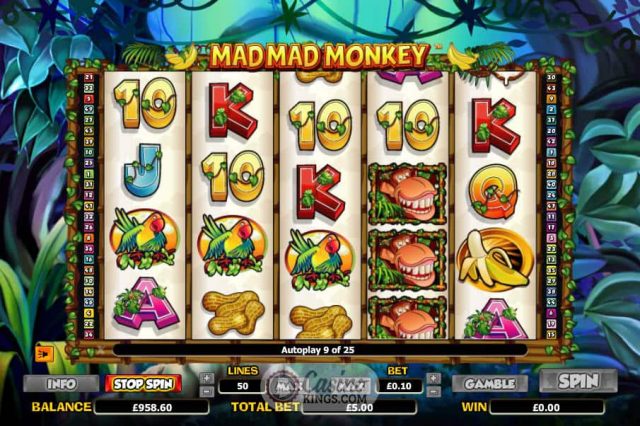Viewport: 640px width, 426px height.
Task: Toggle the small orange icon below the reels
Action: click(46, 351)
